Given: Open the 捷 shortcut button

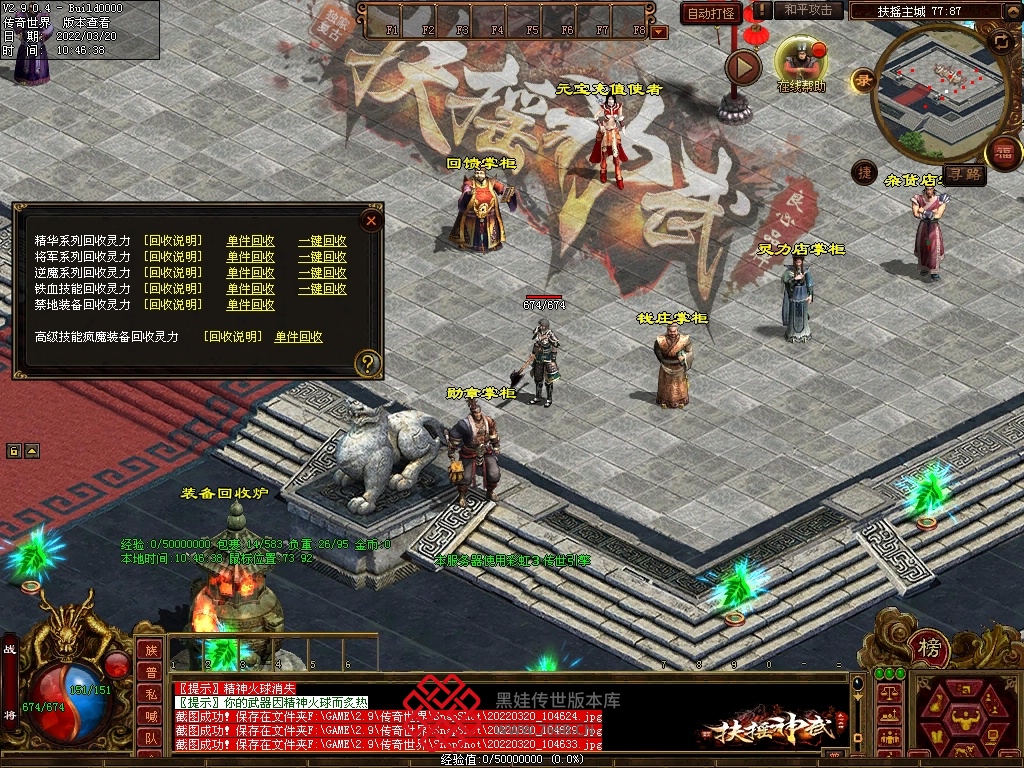Looking at the screenshot, I should coord(865,173).
